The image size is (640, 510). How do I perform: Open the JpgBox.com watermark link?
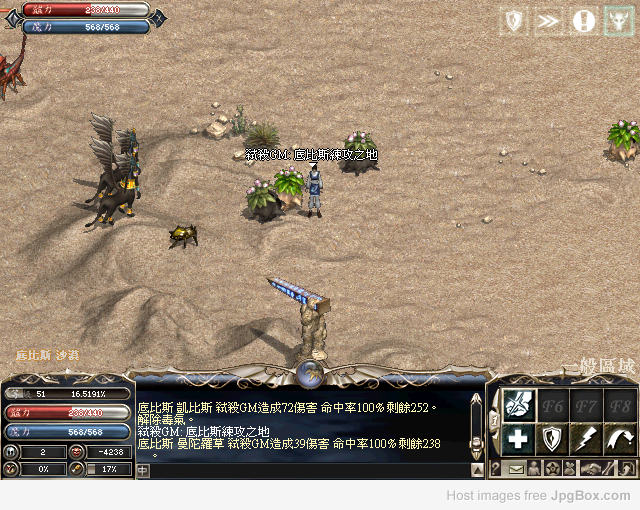539,496
